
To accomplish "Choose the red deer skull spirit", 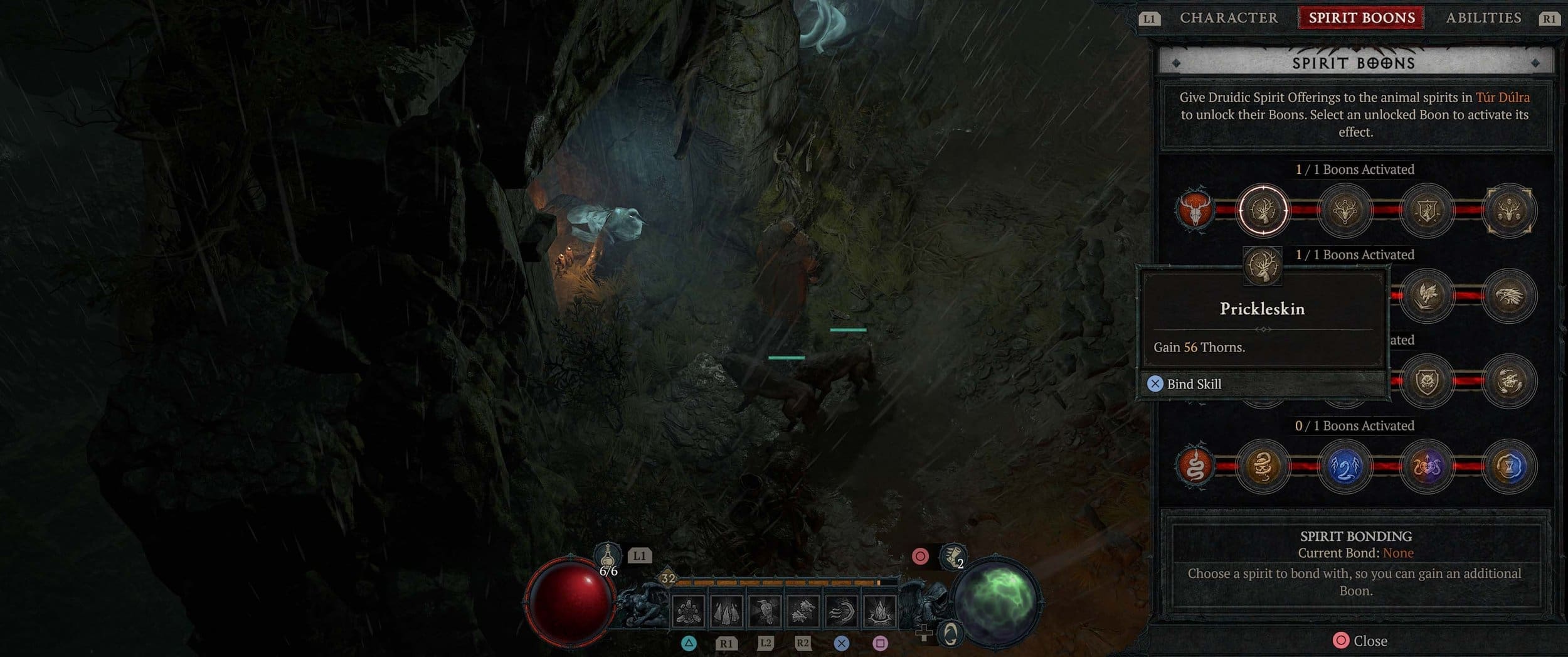I will pos(1194,211).
